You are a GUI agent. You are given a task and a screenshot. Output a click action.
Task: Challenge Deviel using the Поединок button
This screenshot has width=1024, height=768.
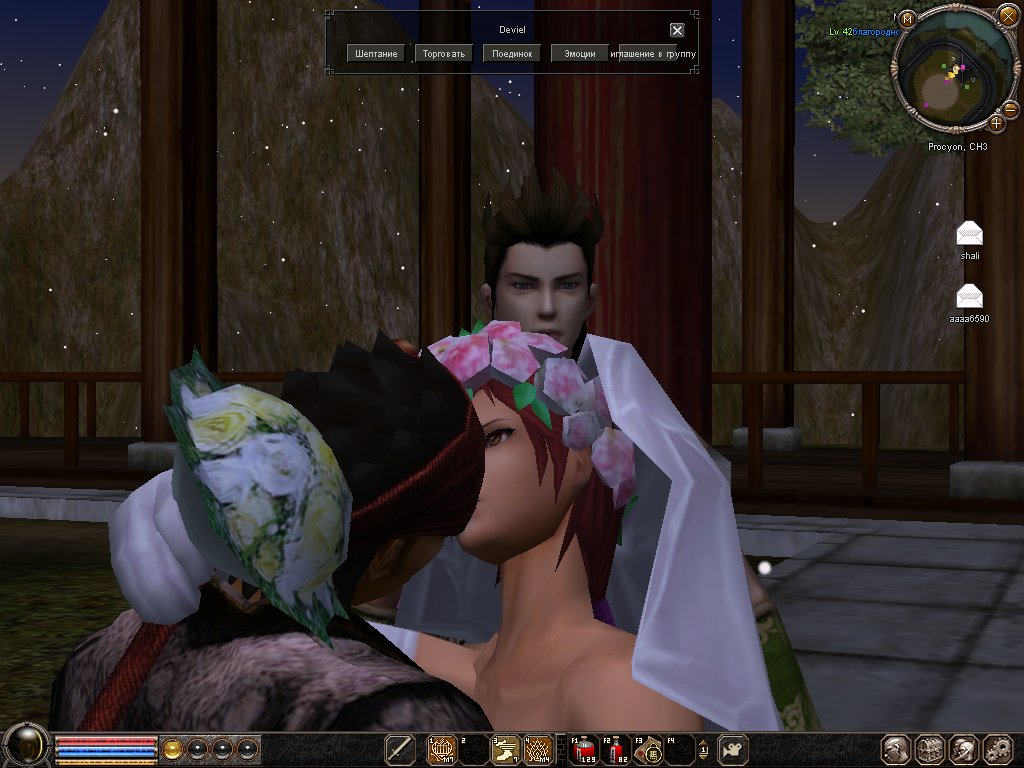pos(512,54)
